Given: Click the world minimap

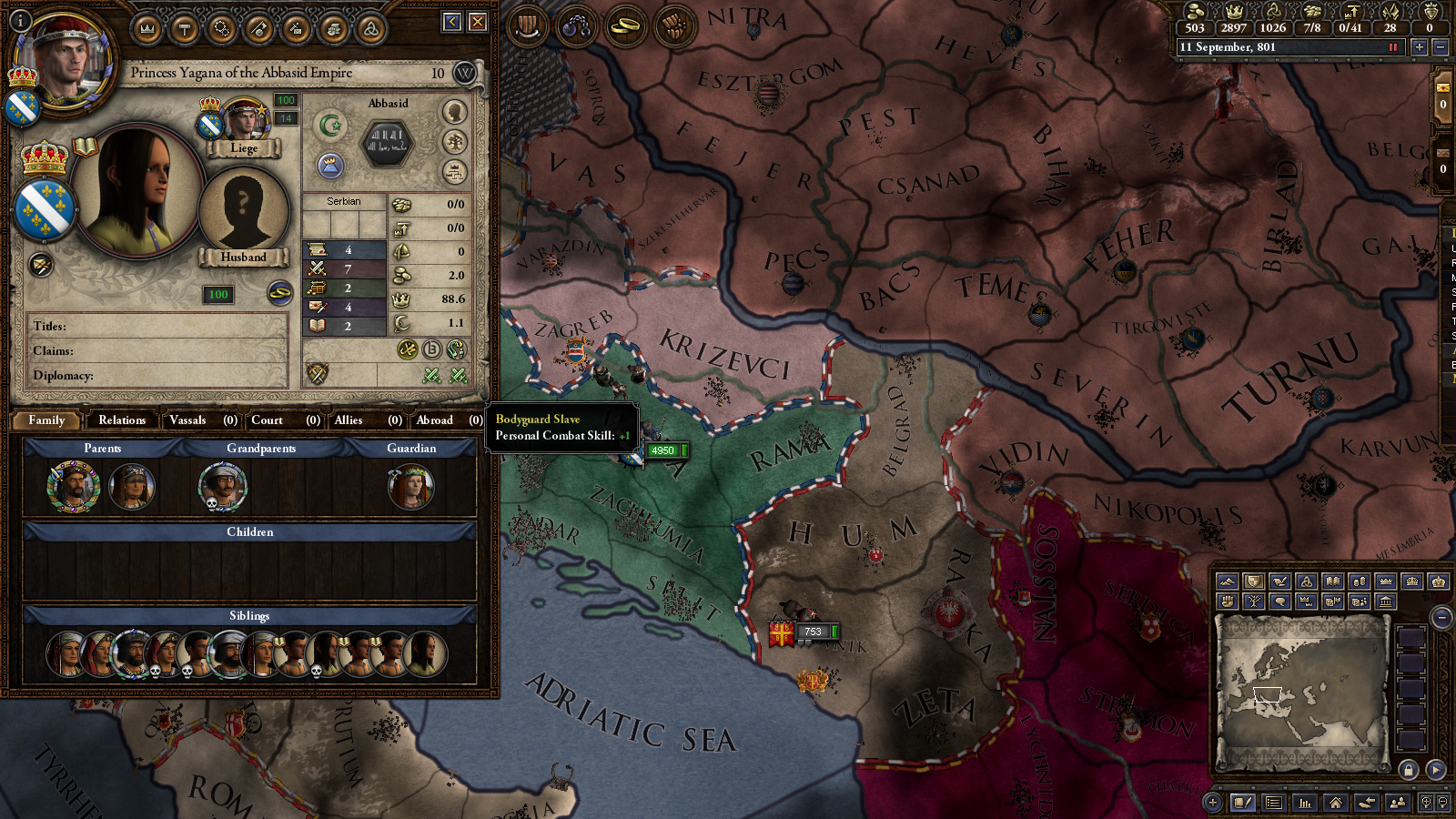Looking at the screenshot, I should (x=1301, y=690).
